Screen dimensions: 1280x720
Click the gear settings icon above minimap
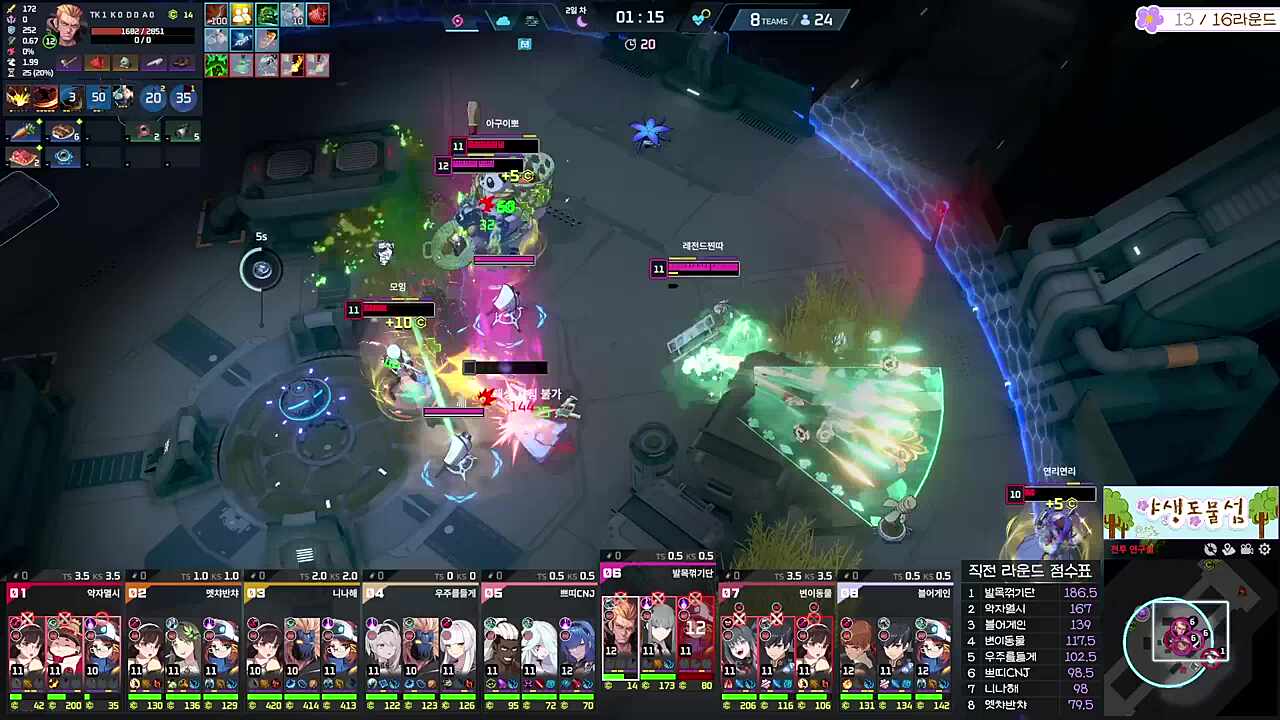(x=1265, y=549)
